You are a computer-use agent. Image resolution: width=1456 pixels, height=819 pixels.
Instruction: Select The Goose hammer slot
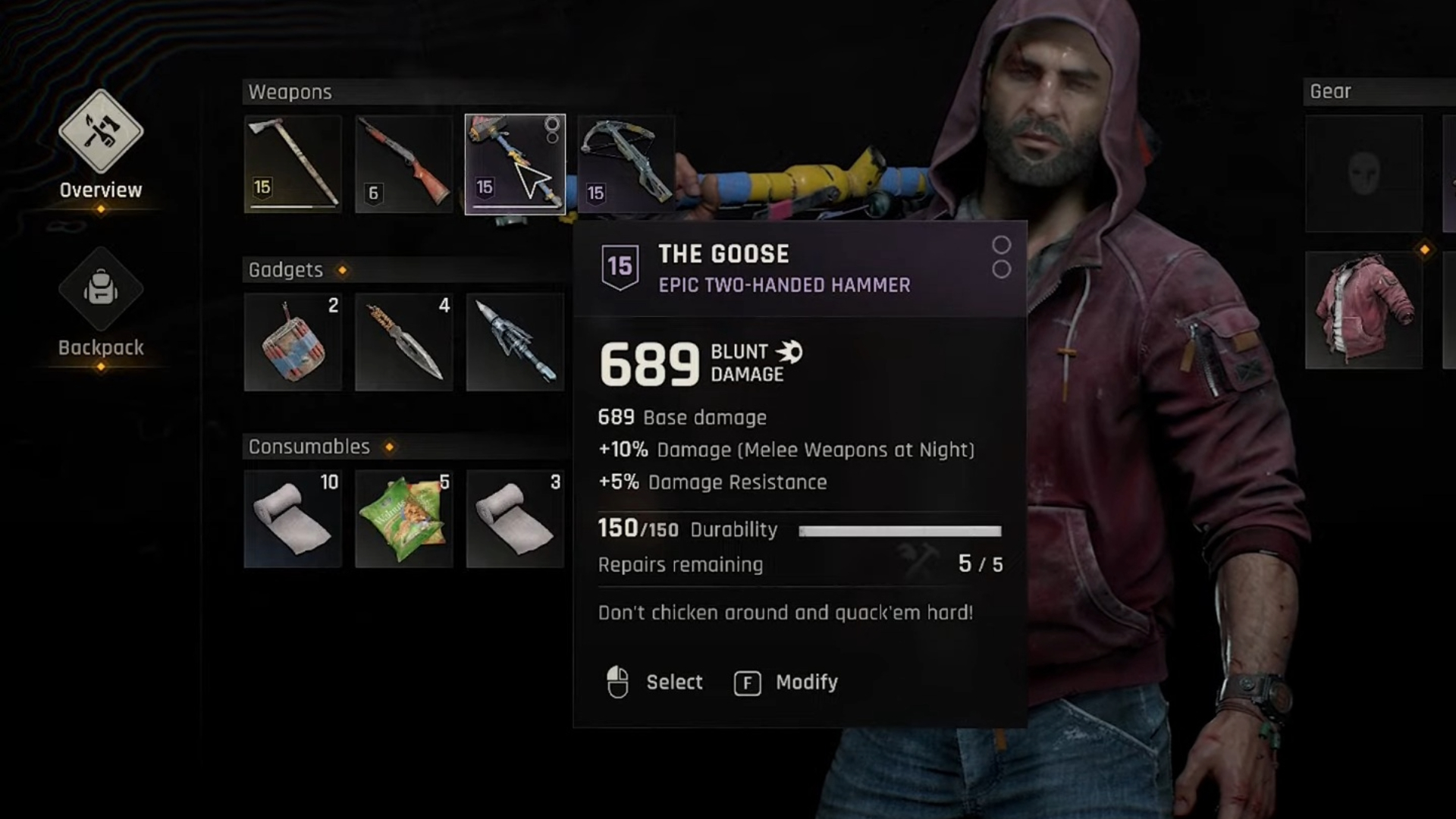click(515, 165)
